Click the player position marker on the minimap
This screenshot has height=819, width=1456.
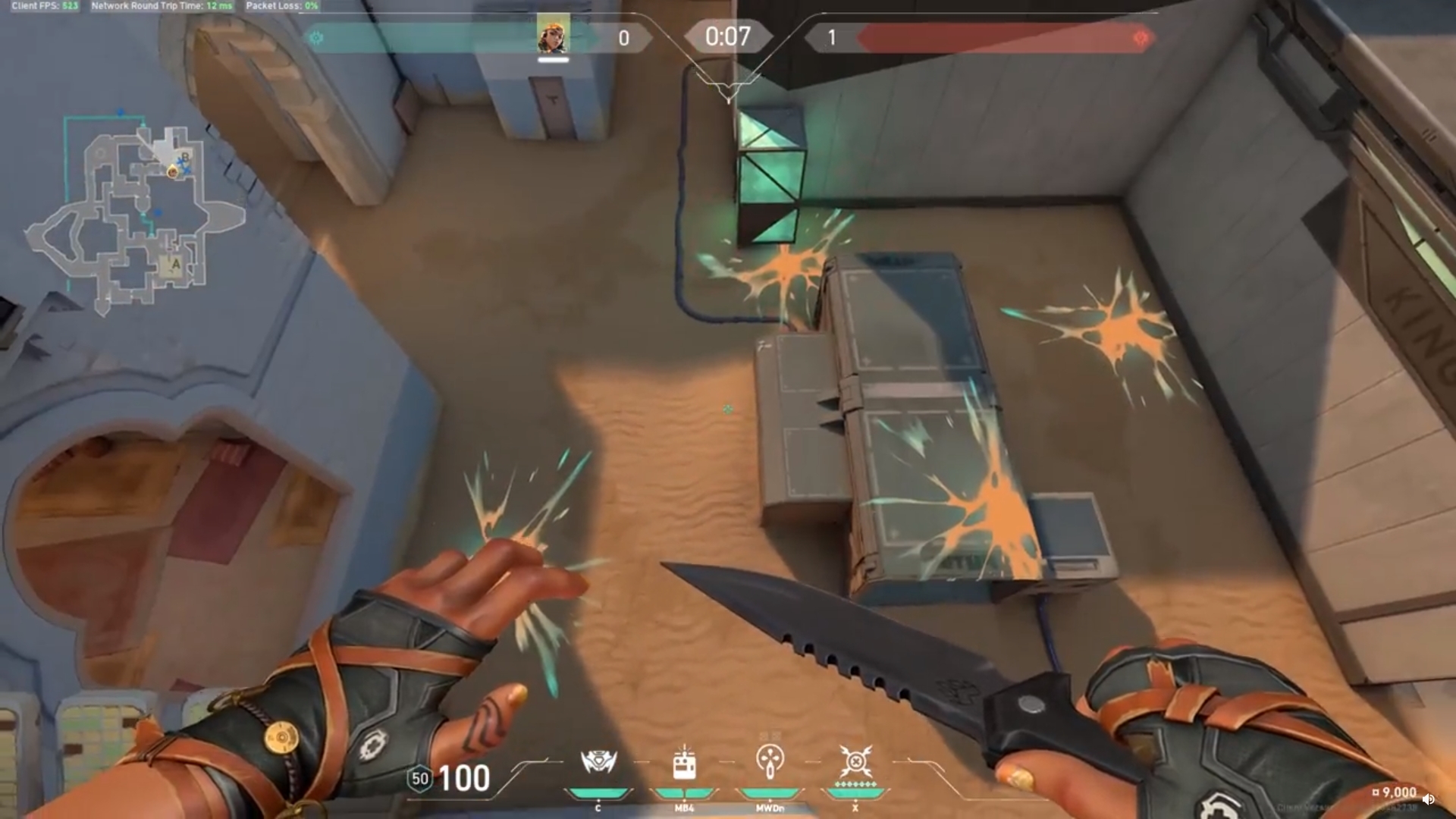(172, 172)
